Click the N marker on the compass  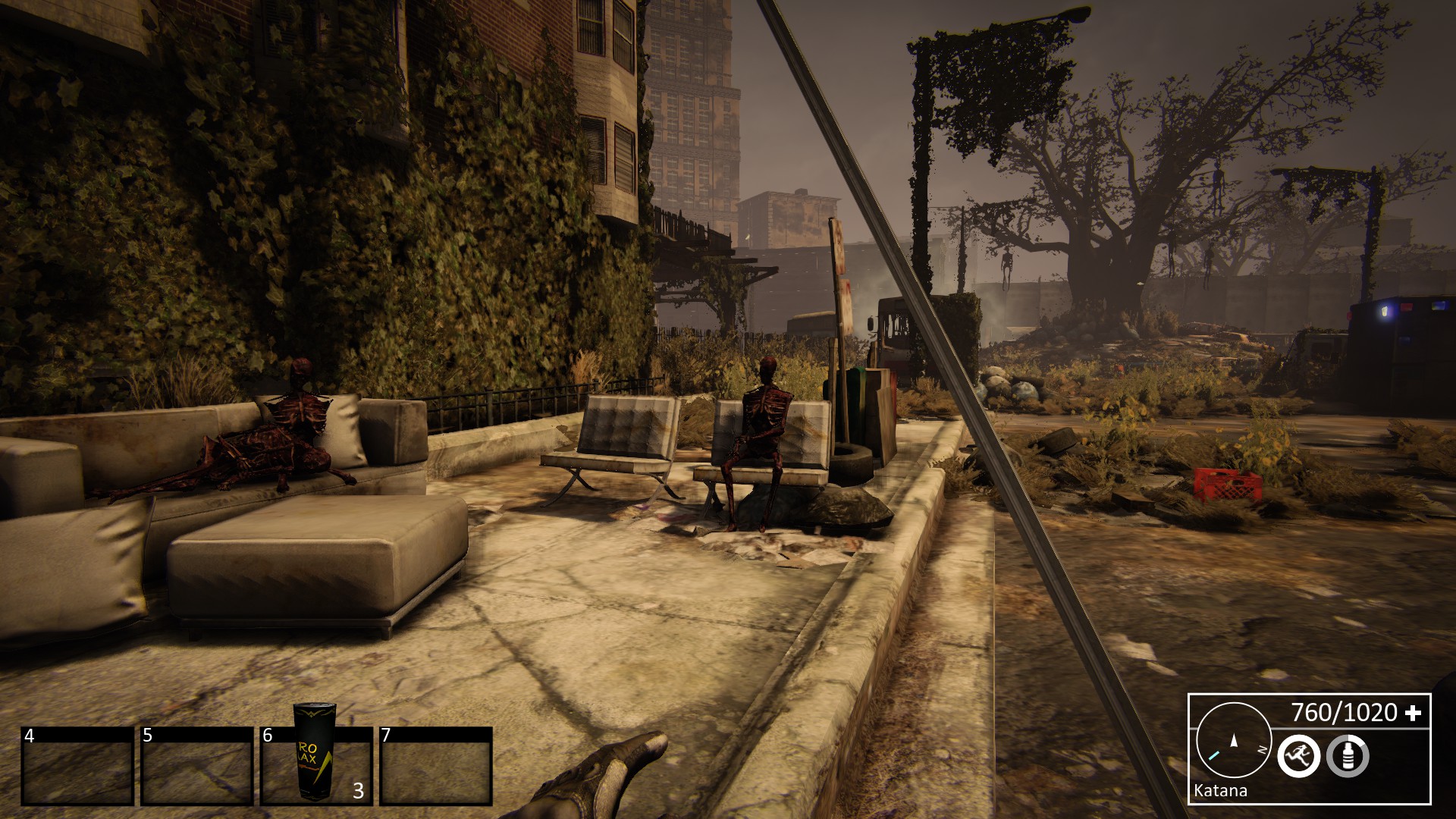1262,749
